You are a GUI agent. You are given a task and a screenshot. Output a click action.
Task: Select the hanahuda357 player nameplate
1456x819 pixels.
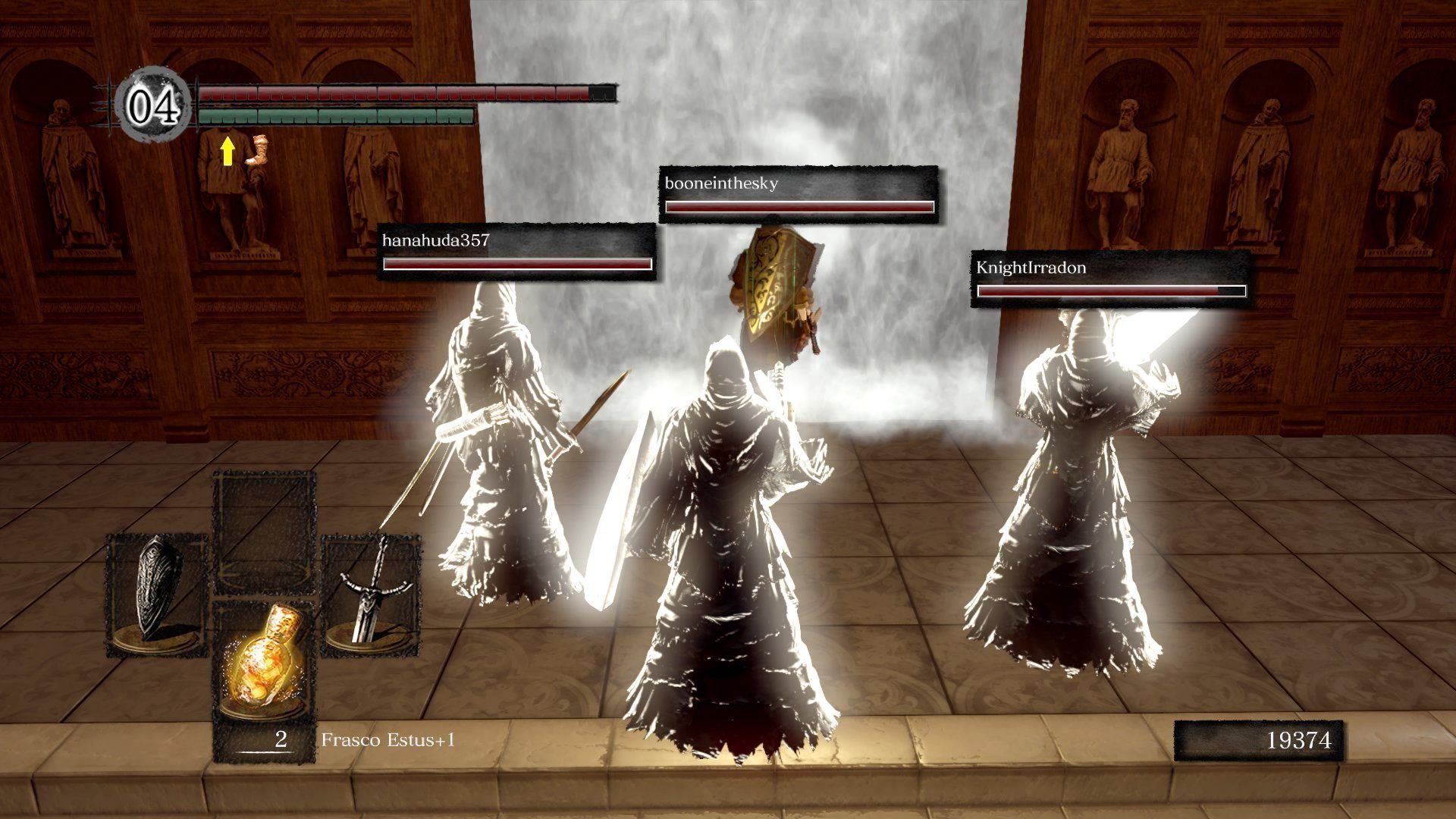pyautogui.click(x=516, y=252)
